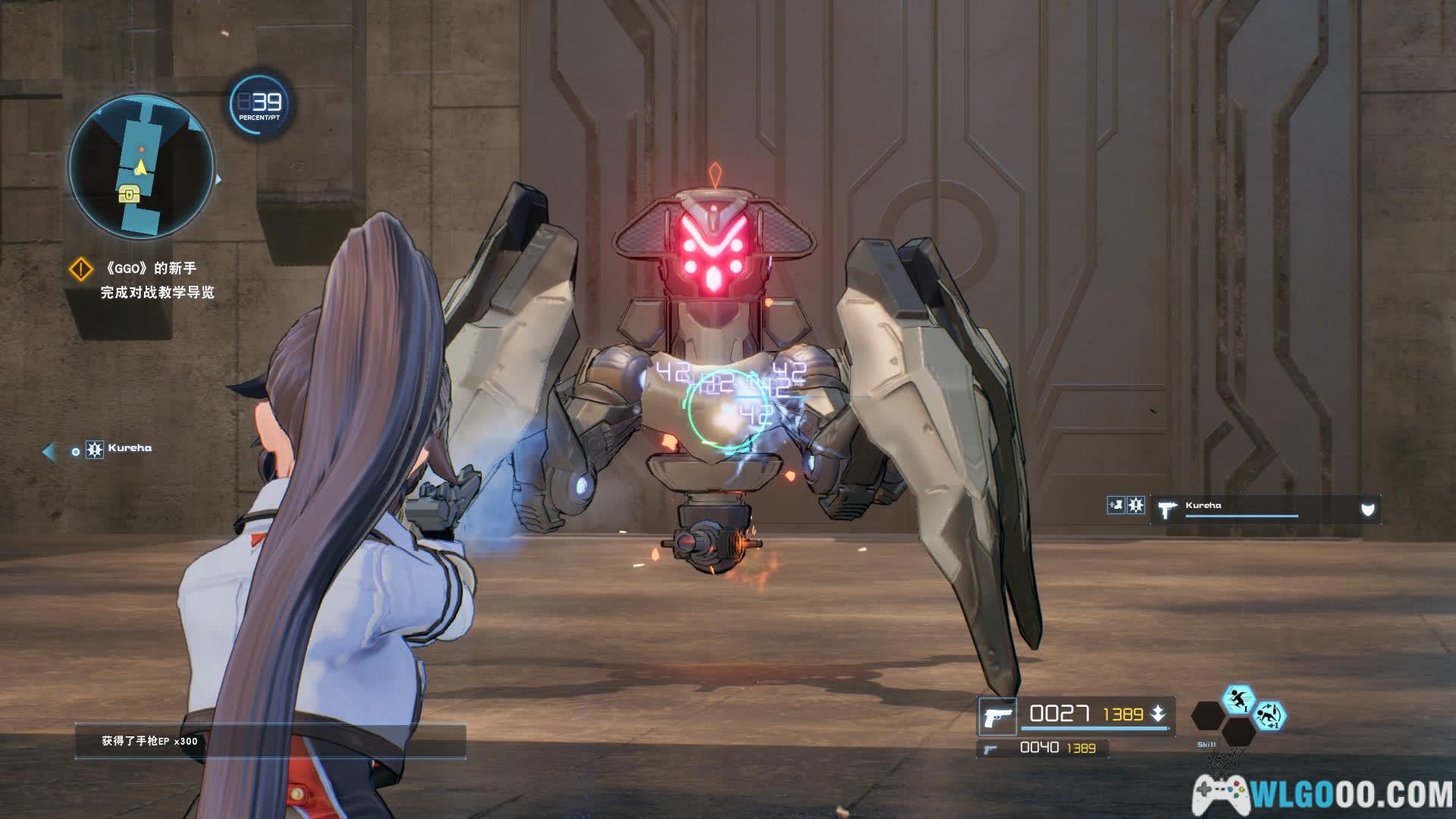1456x819 pixels.
Task: Open the circular minimap
Action: [x=142, y=165]
